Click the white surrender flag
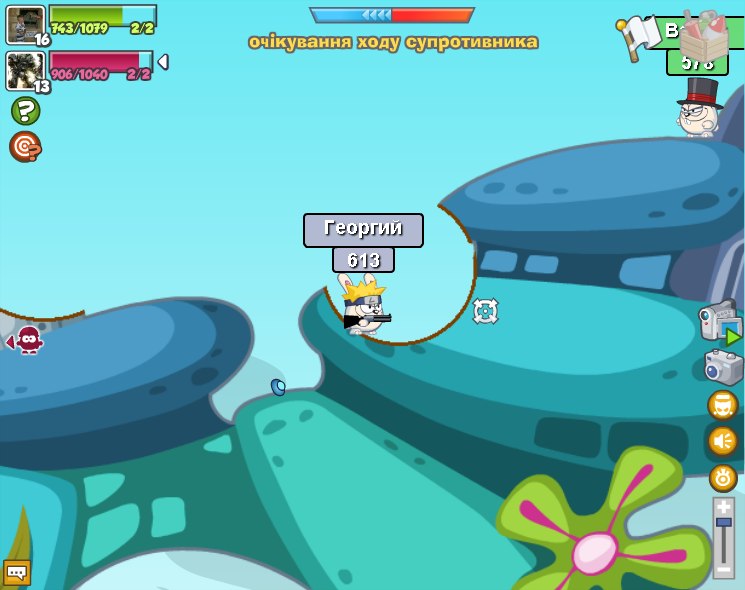 (634, 37)
